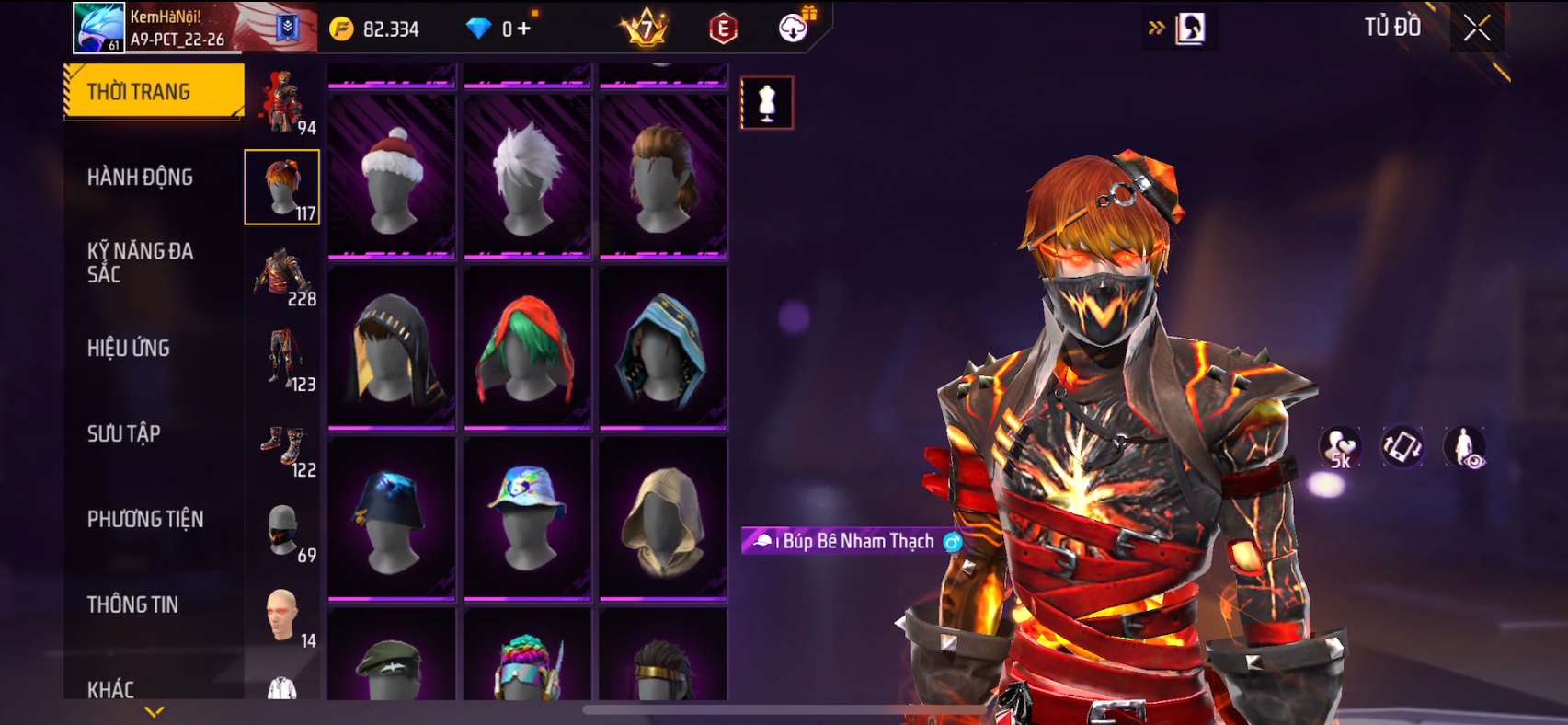Open the pants category with 123 items

283,361
